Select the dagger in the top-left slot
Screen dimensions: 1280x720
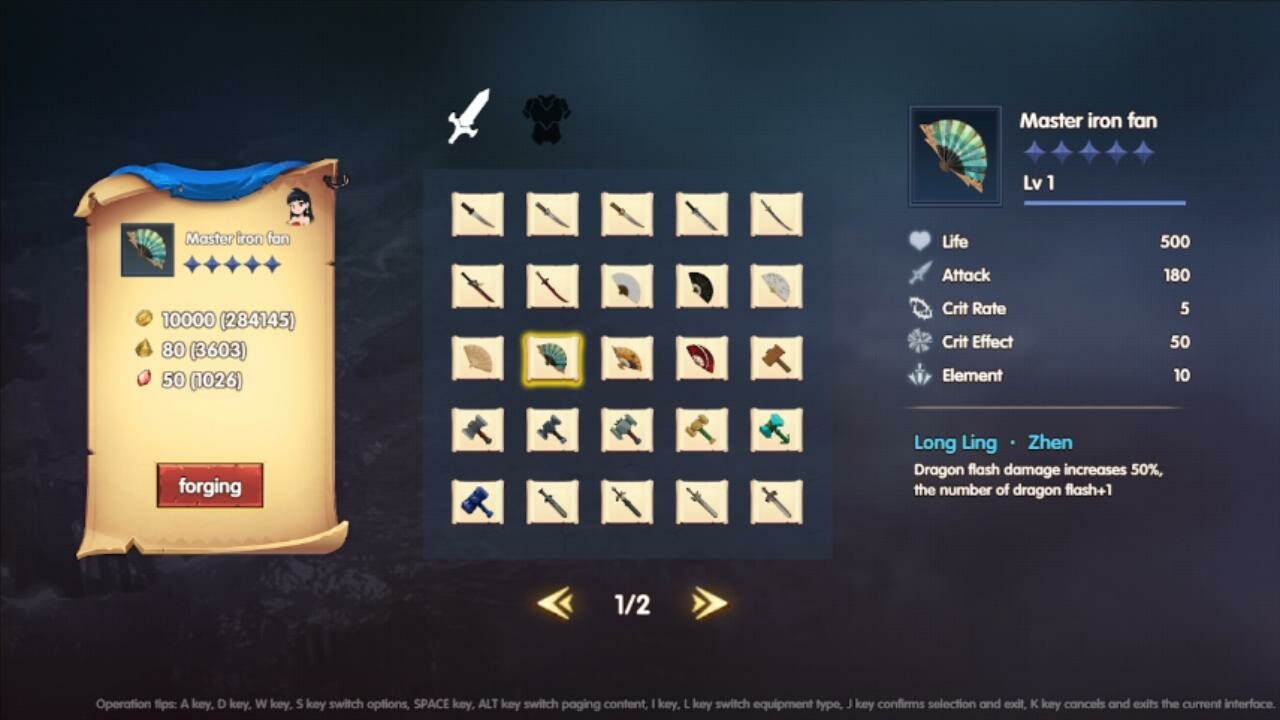tap(477, 213)
